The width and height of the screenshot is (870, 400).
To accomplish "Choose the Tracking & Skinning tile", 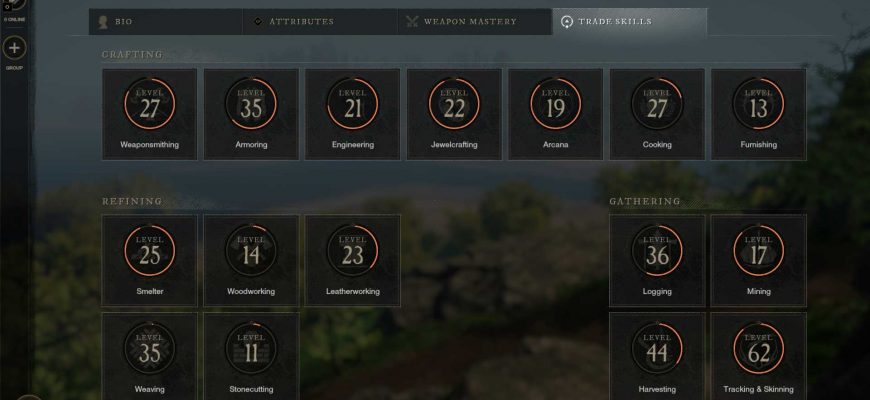I will coord(758,355).
